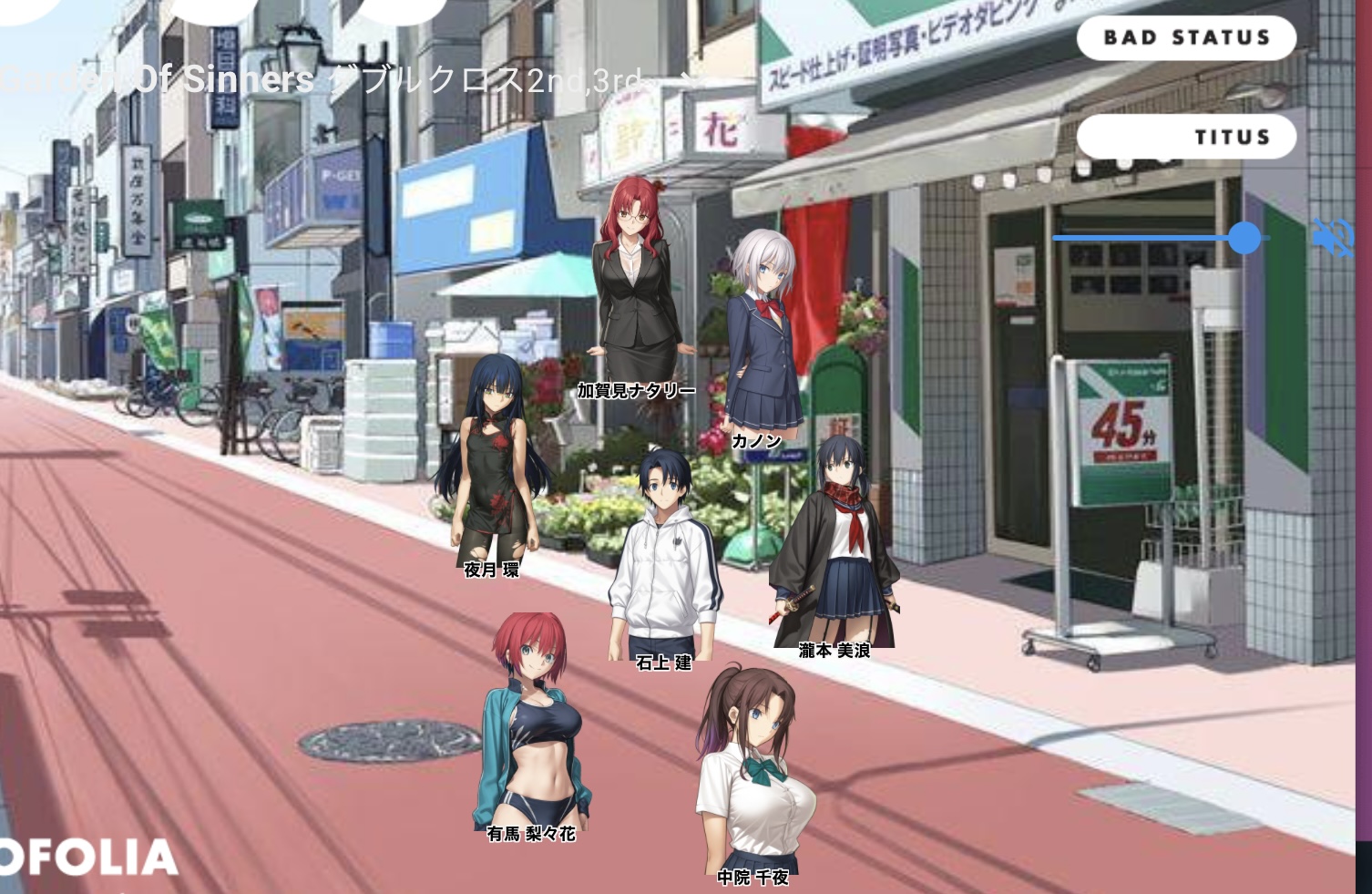Open the BAD STATUS panel
This screenshot has width=1372, height=894.
click(1185, 38)
